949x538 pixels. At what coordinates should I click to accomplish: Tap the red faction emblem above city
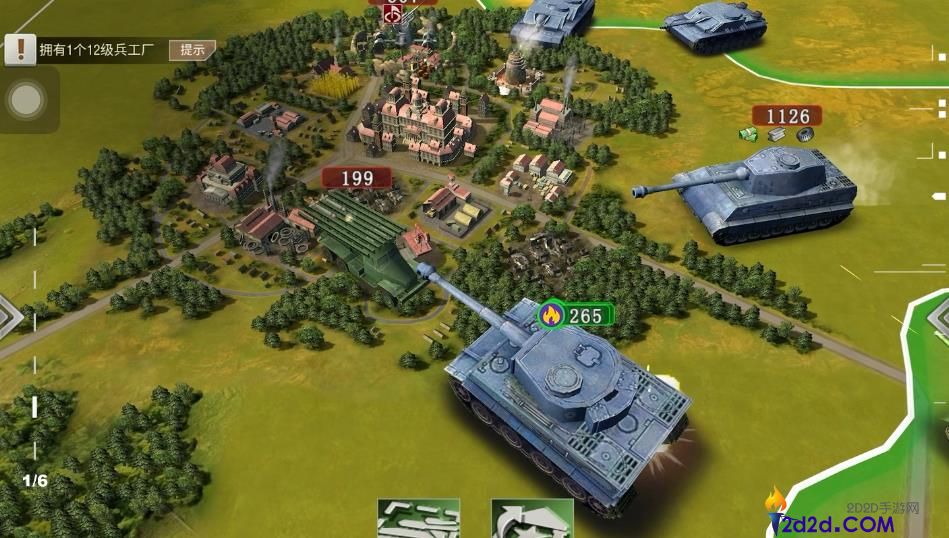pos(393,15)
